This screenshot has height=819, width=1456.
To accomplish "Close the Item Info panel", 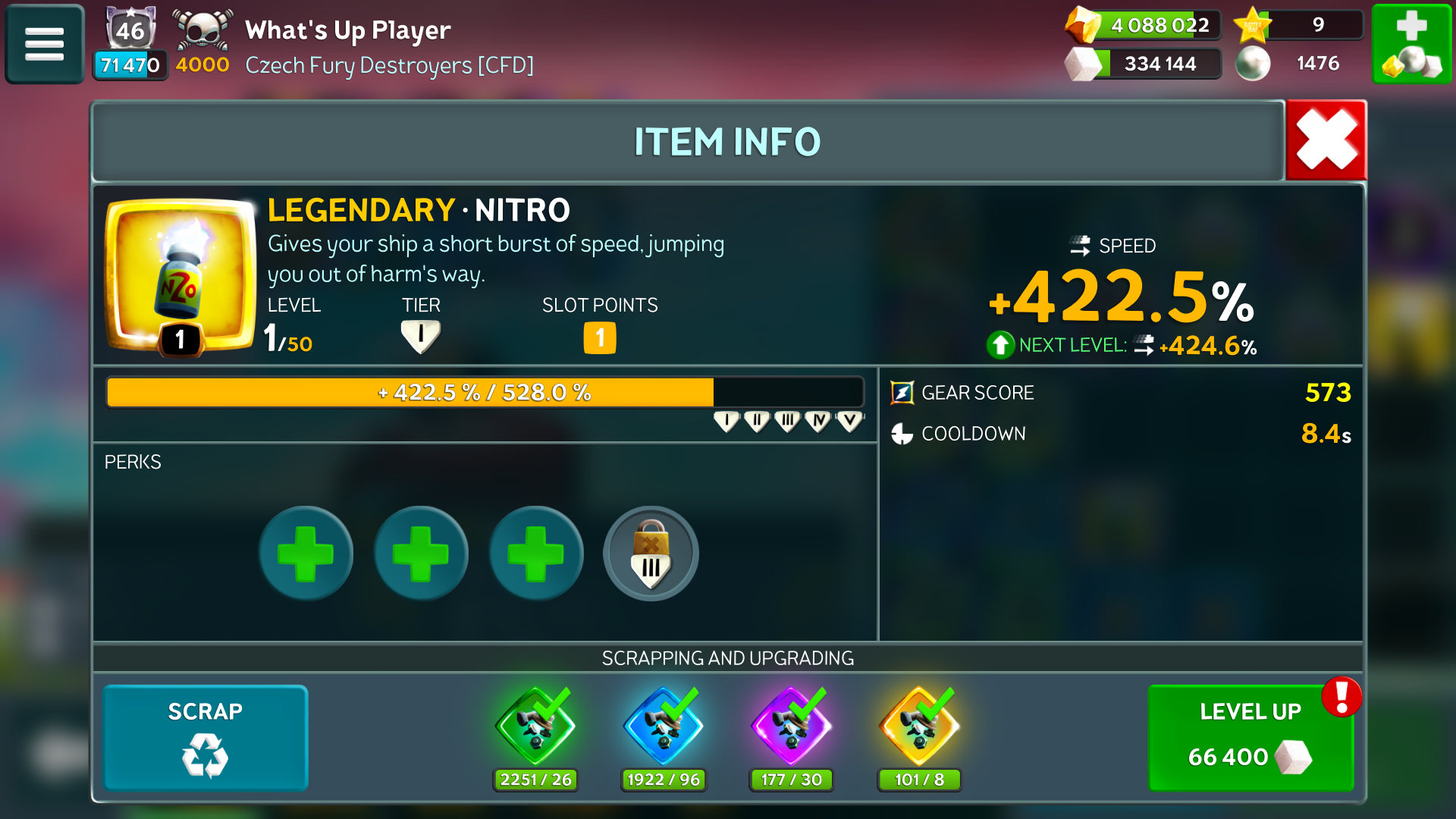I will click(x=1326, y=141).
